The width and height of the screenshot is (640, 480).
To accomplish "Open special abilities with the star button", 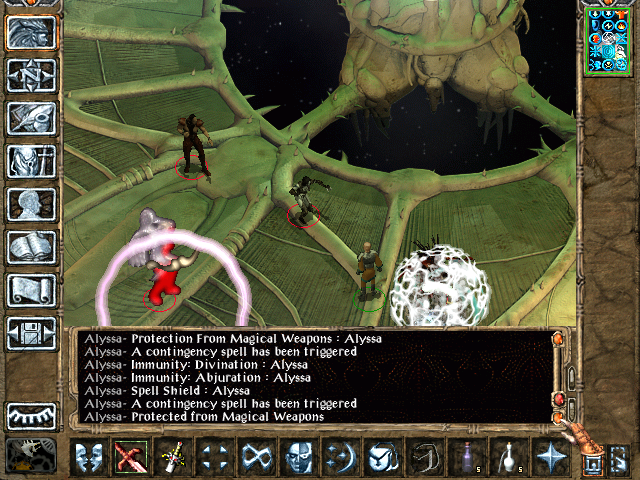I will tap(549, 457).
